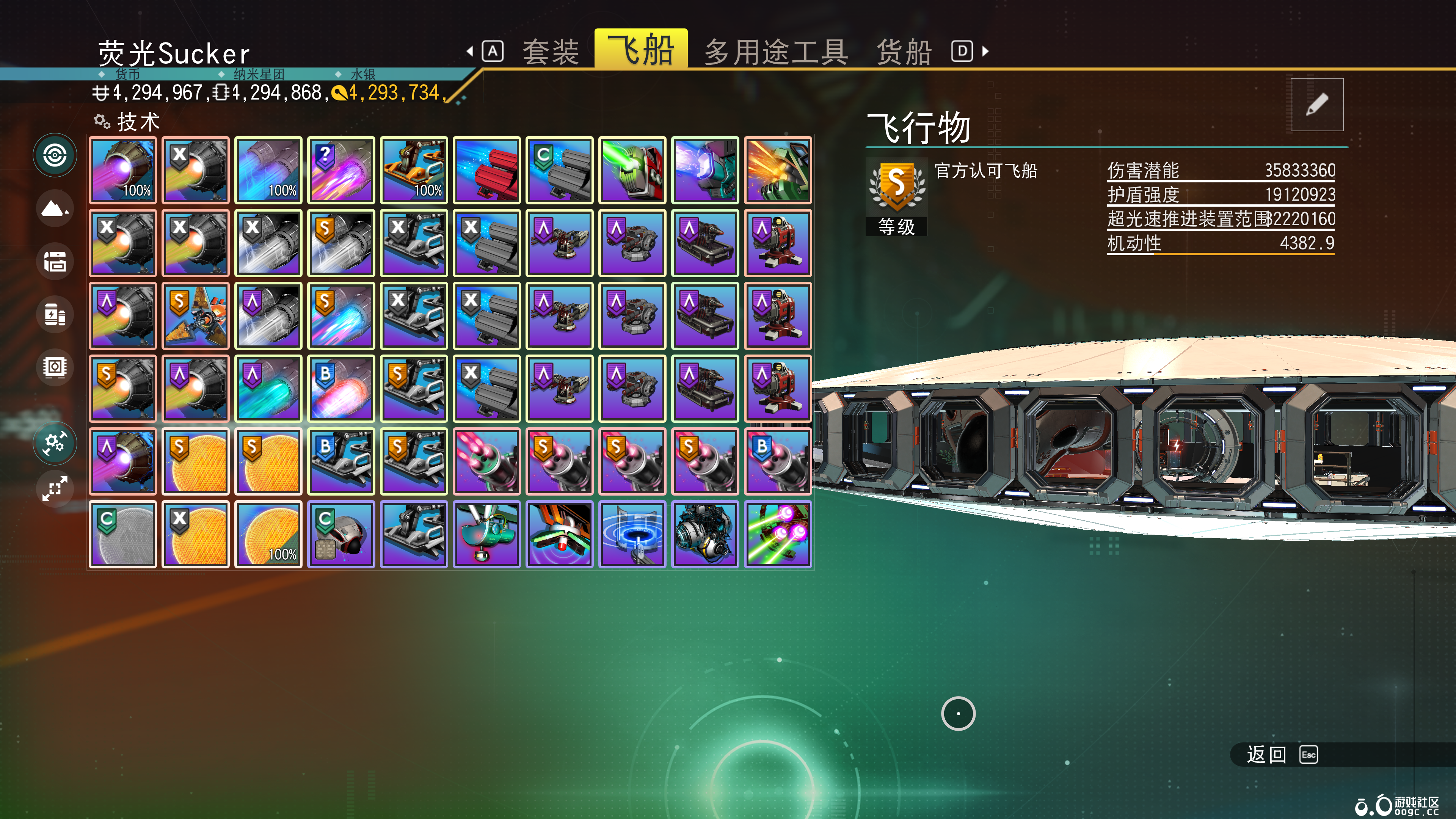The image size is (1456, 819).
Task: Select the gold triangular S-class ship slot
Action: click(x=196, y=316)
